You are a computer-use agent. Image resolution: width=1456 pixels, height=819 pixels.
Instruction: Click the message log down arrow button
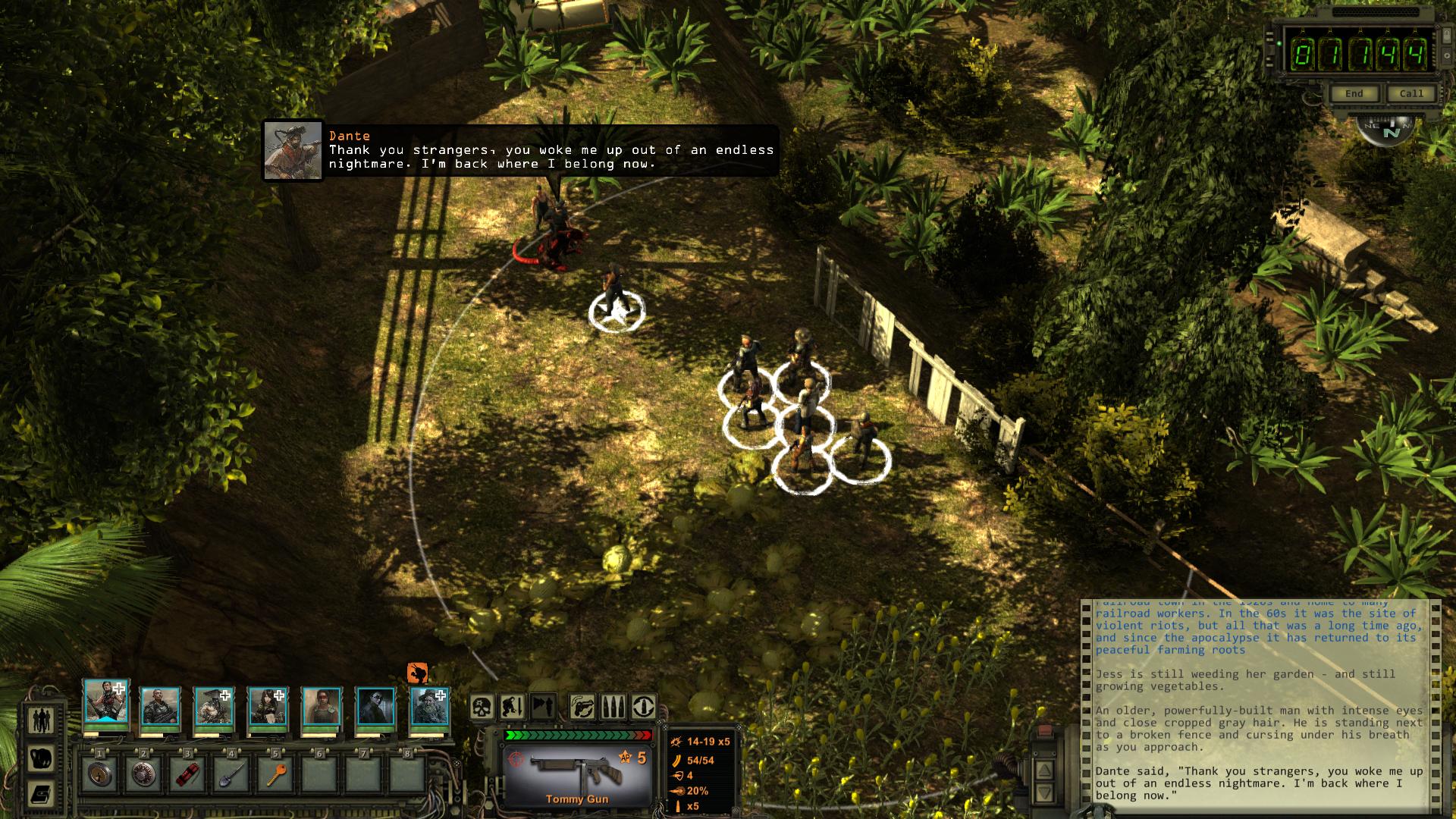[x=1044, y=793]
